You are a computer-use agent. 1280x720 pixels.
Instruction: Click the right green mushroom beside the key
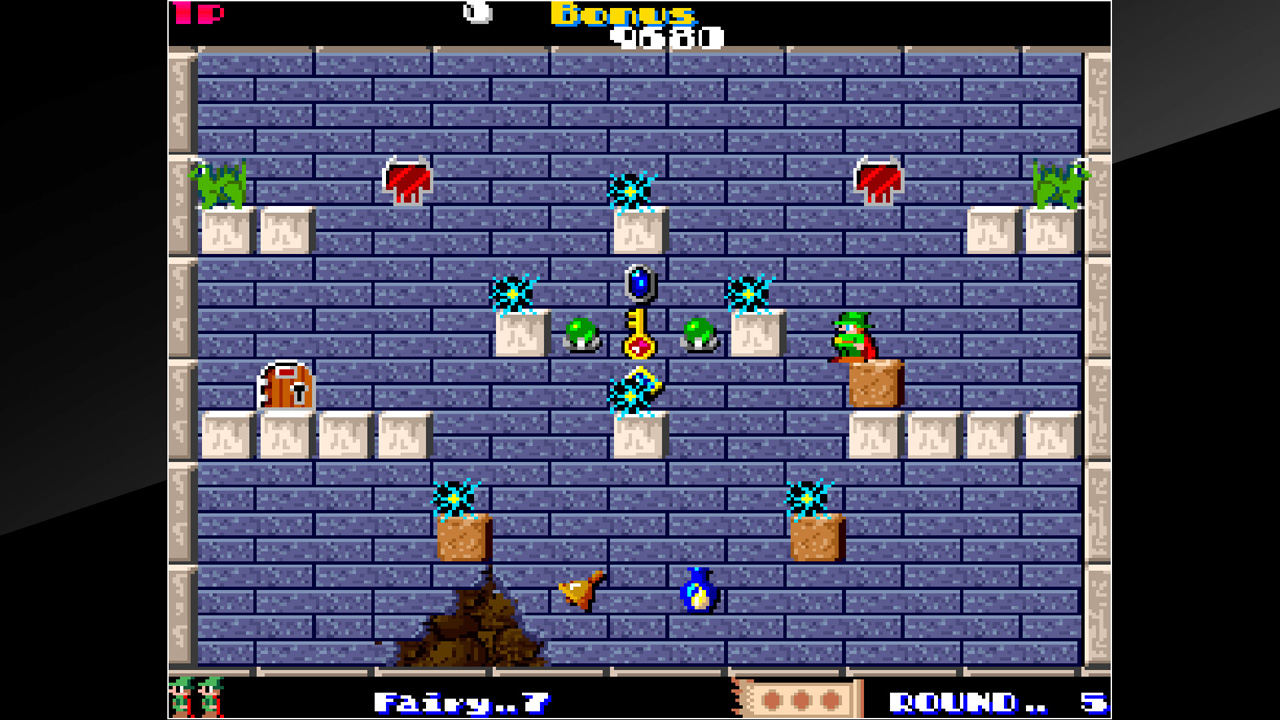tap(697, 335)
